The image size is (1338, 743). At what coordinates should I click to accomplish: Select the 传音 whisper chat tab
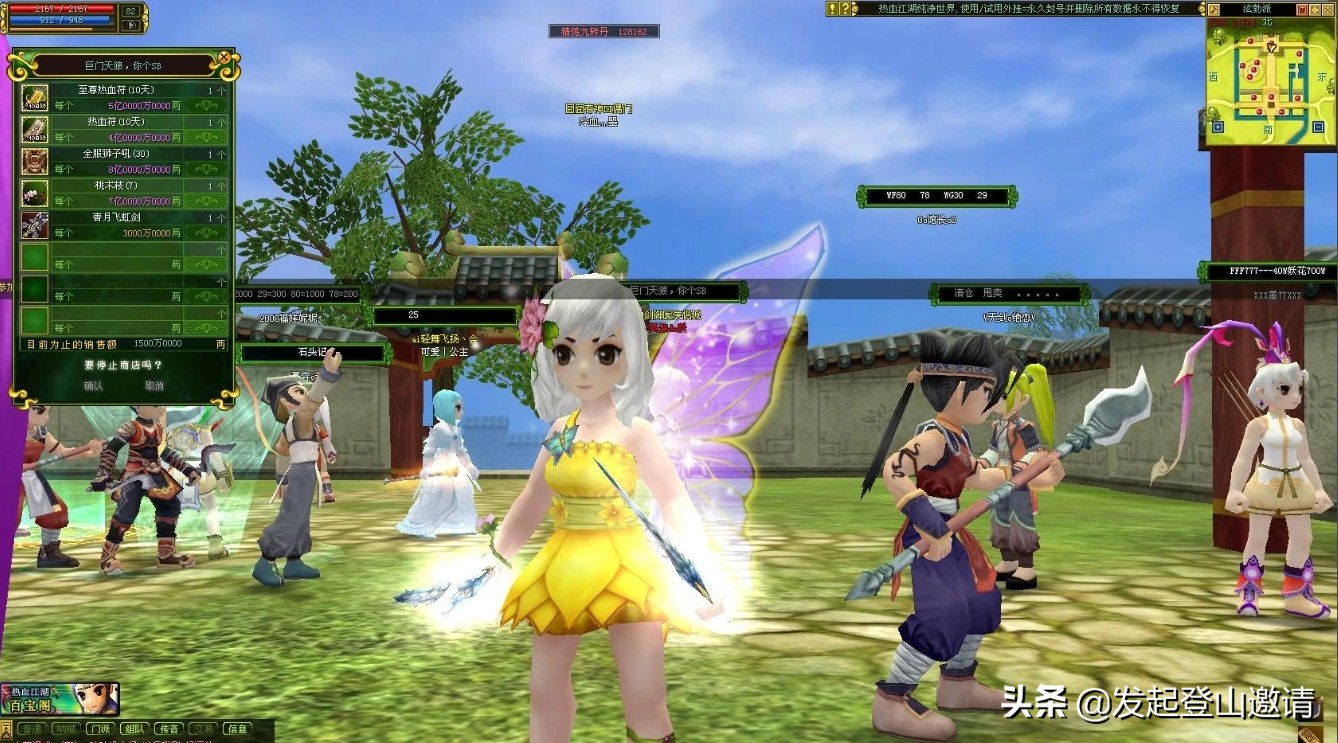[x=169, y=729]
